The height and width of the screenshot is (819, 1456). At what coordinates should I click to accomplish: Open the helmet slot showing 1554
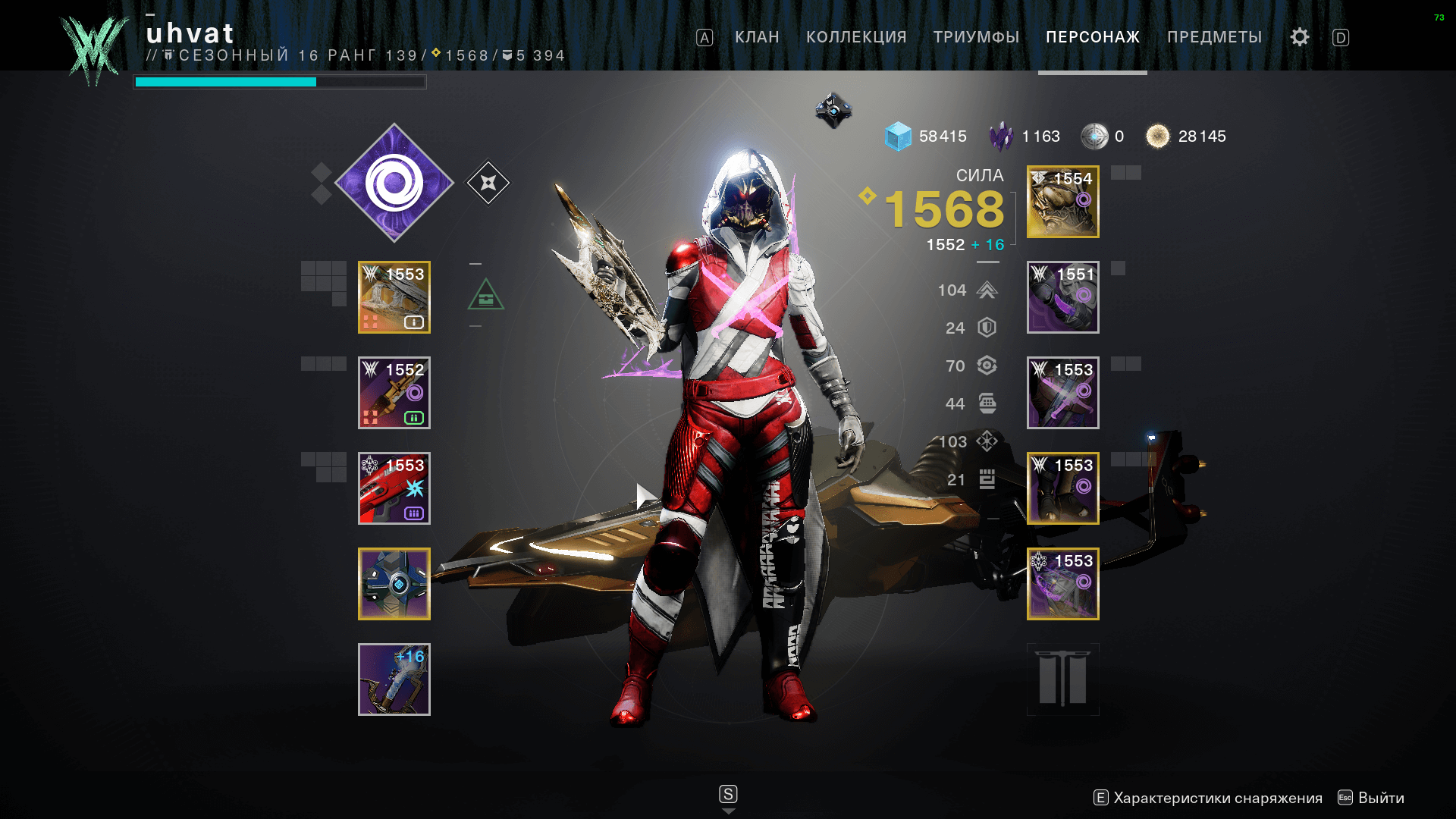(x=1062, y=201)
